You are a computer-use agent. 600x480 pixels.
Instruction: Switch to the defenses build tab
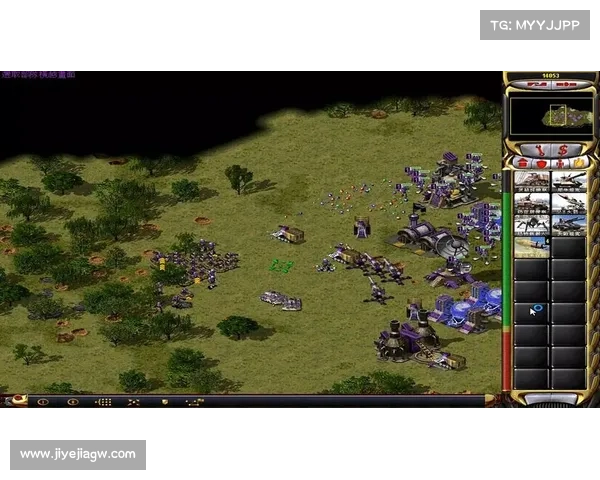[540, 162]
